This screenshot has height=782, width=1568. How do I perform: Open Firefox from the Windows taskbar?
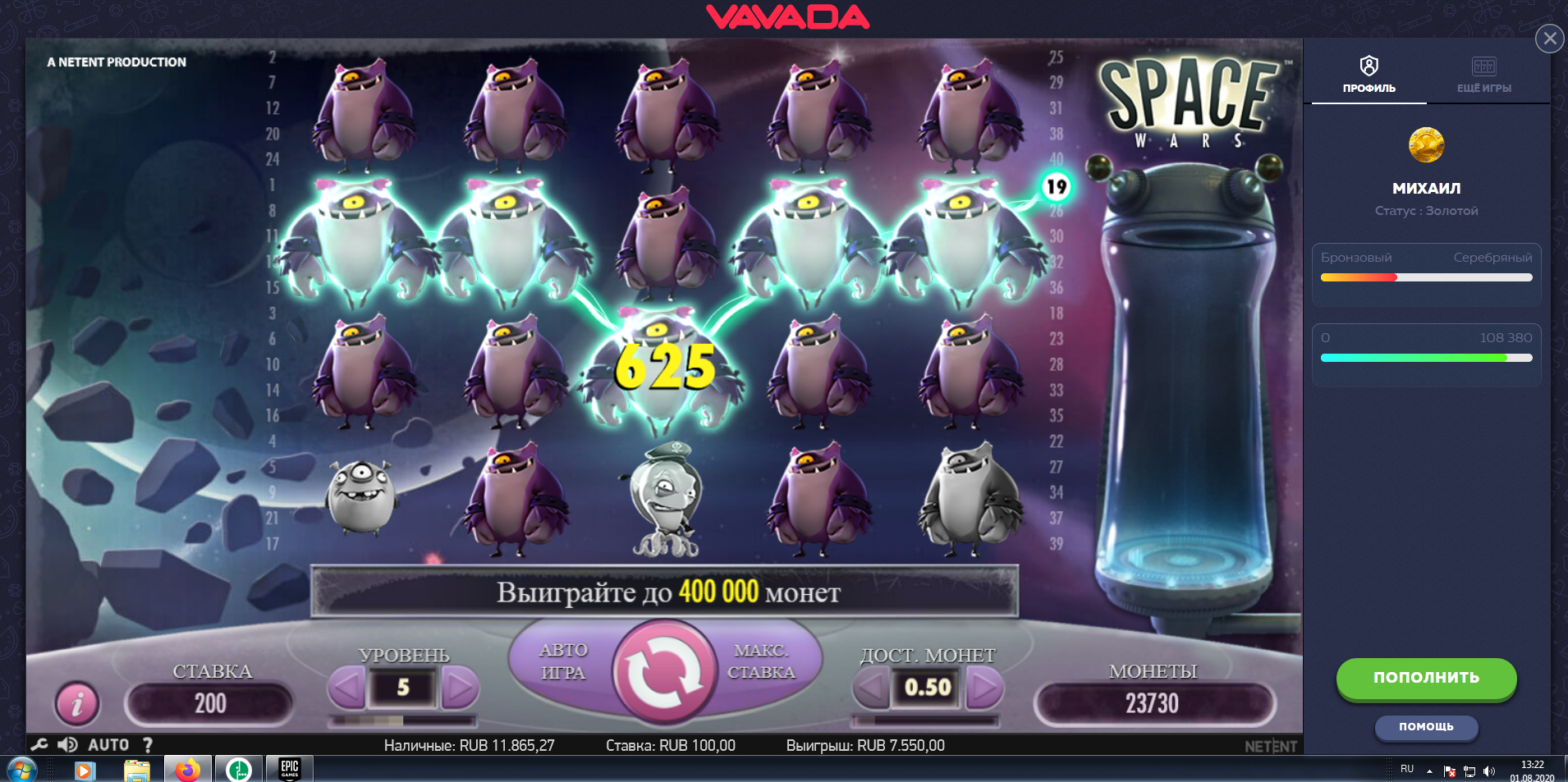pyautogui.click(x=187, y=770)
